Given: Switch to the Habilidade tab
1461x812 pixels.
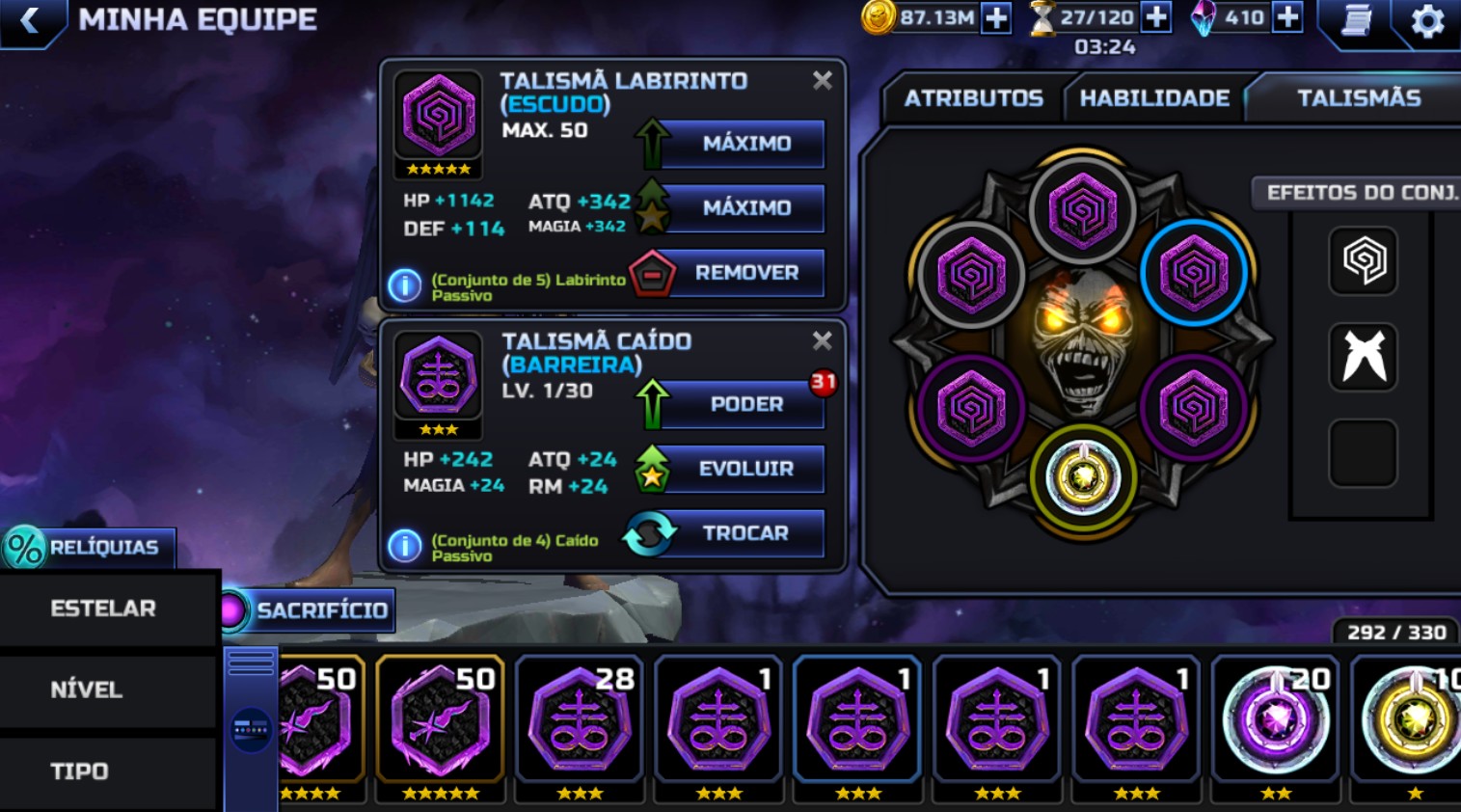Looking at the screenshot, I should [x=1153, y=98].
